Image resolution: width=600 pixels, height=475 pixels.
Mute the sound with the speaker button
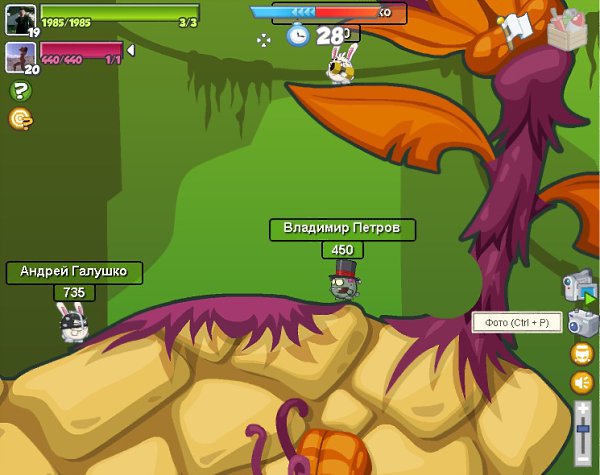[582, 382]
